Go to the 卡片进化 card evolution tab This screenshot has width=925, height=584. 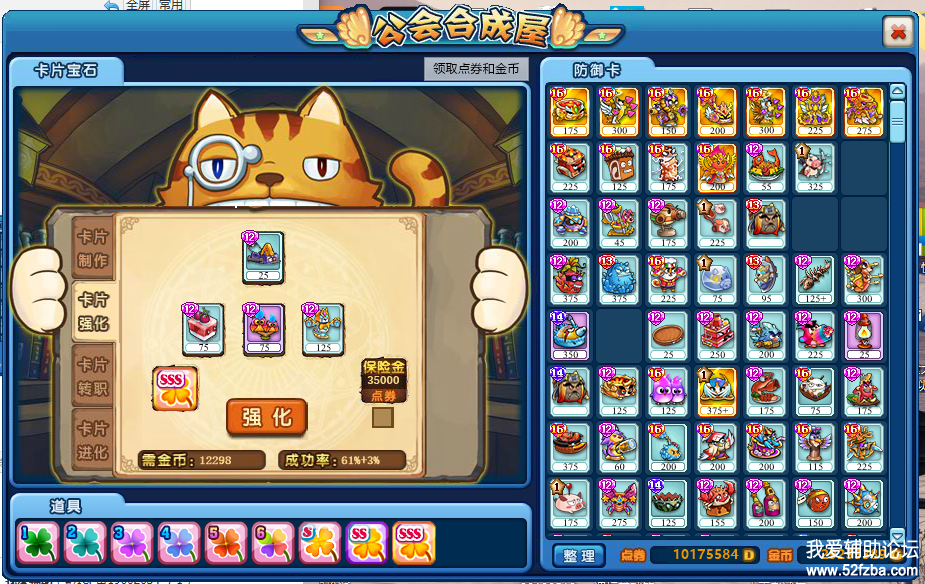(x=93, y=439)
